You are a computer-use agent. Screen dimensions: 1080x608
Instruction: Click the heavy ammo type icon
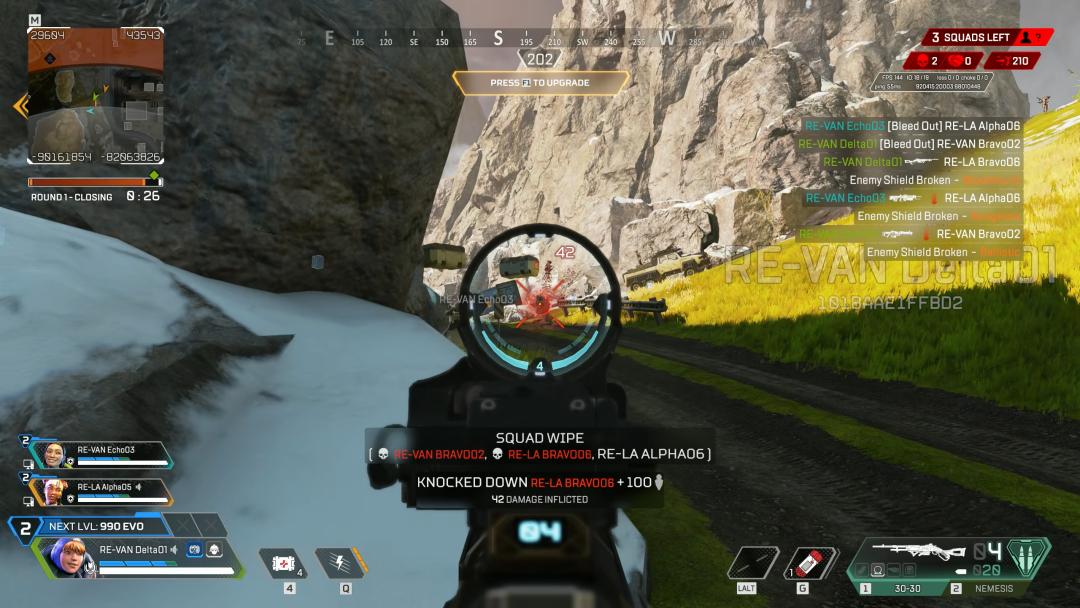point(1028,557)
